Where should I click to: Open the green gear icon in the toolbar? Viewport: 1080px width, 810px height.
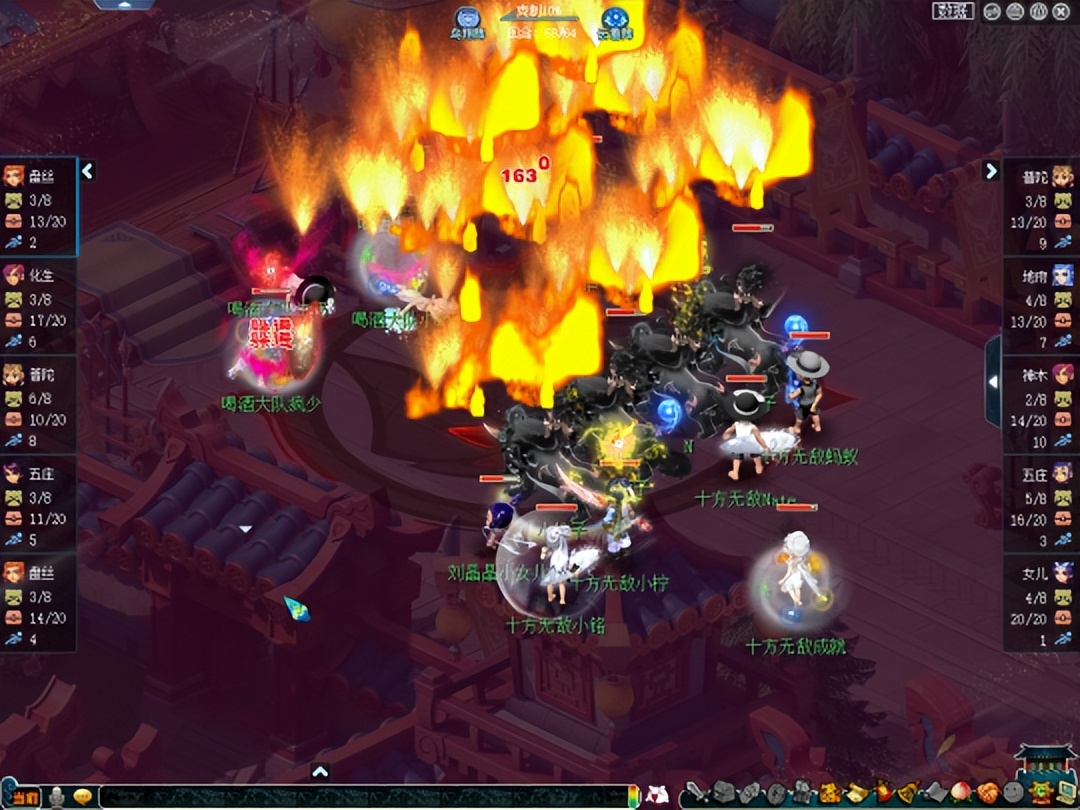tap(1037, 792)
